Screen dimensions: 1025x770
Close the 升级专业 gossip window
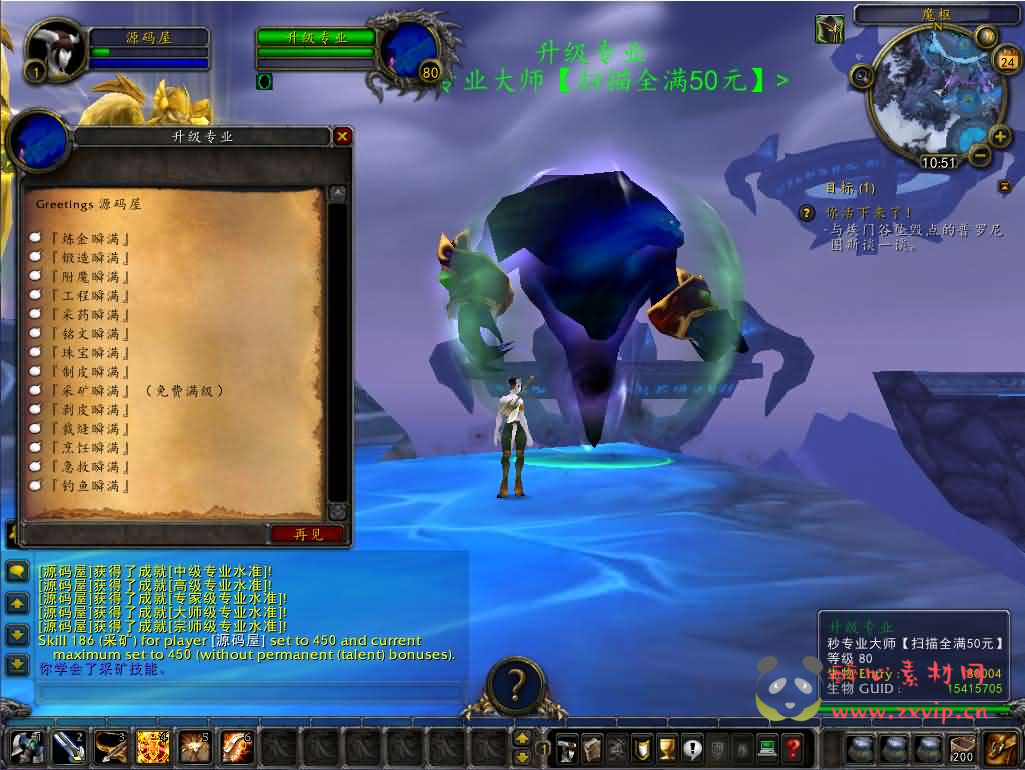[x=343, y=136]
